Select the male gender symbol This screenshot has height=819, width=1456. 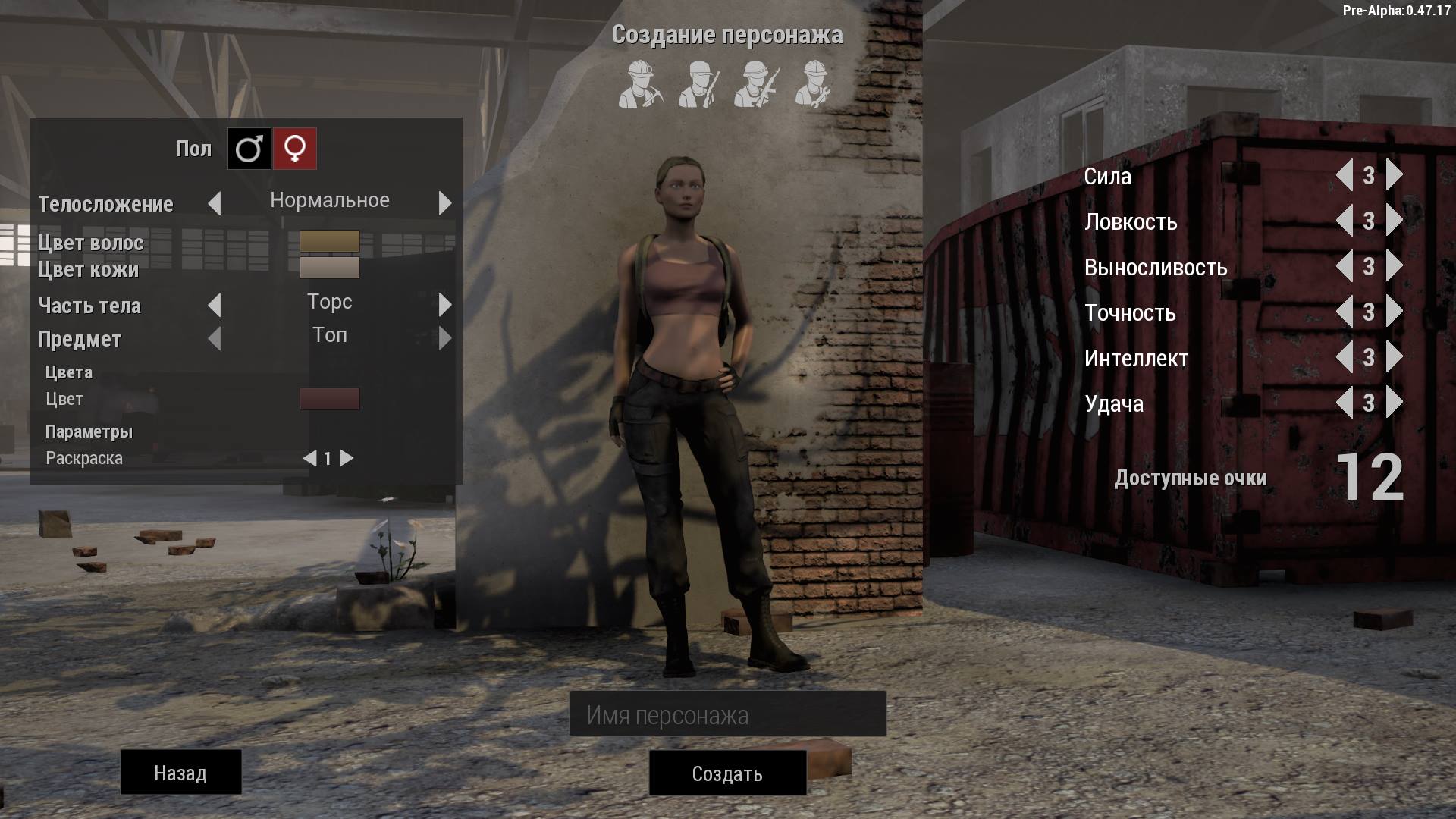[249, 149]
